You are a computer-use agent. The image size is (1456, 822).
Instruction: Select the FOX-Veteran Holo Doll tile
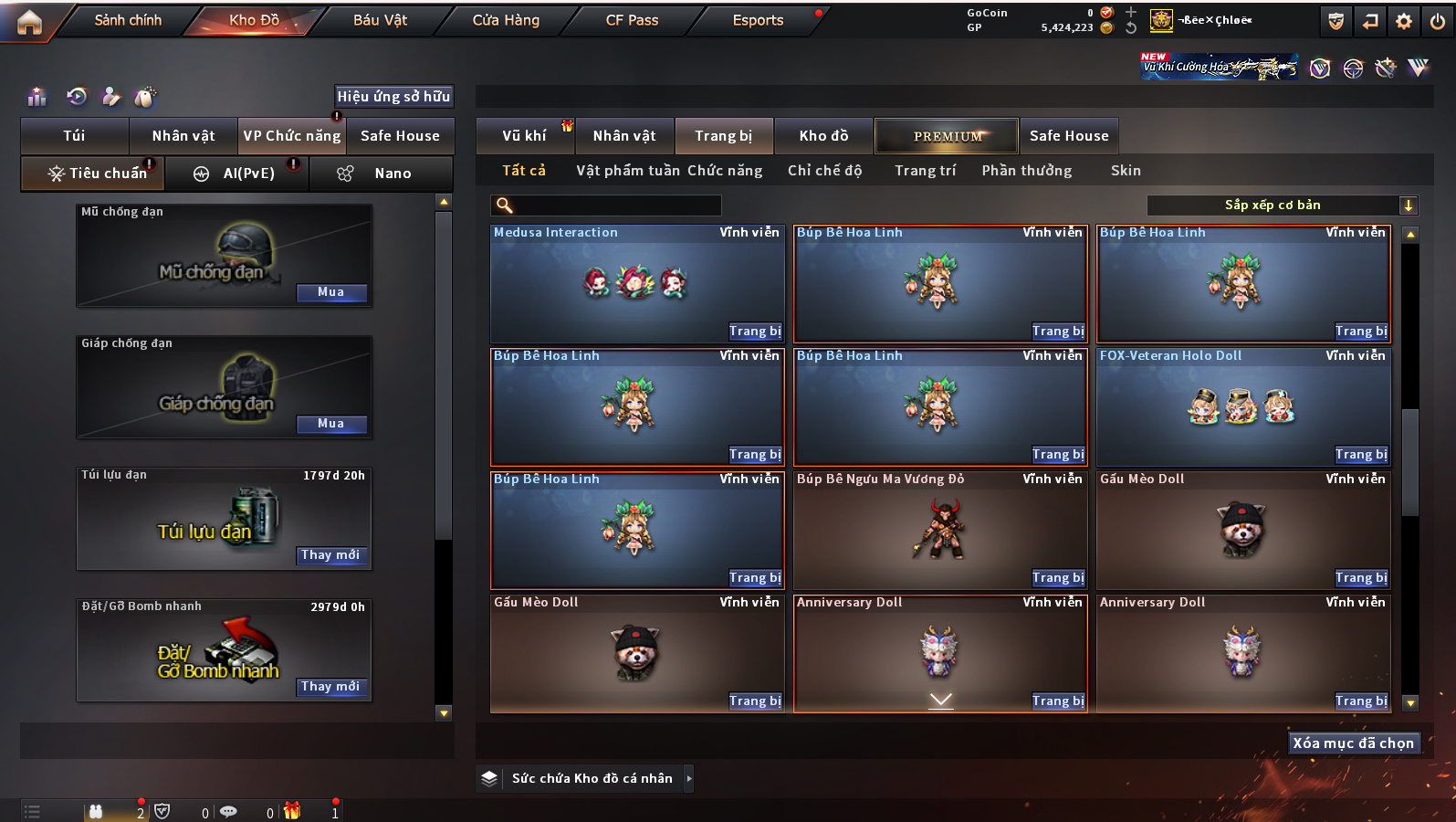pyautogui.click(x=1242, y=406)
